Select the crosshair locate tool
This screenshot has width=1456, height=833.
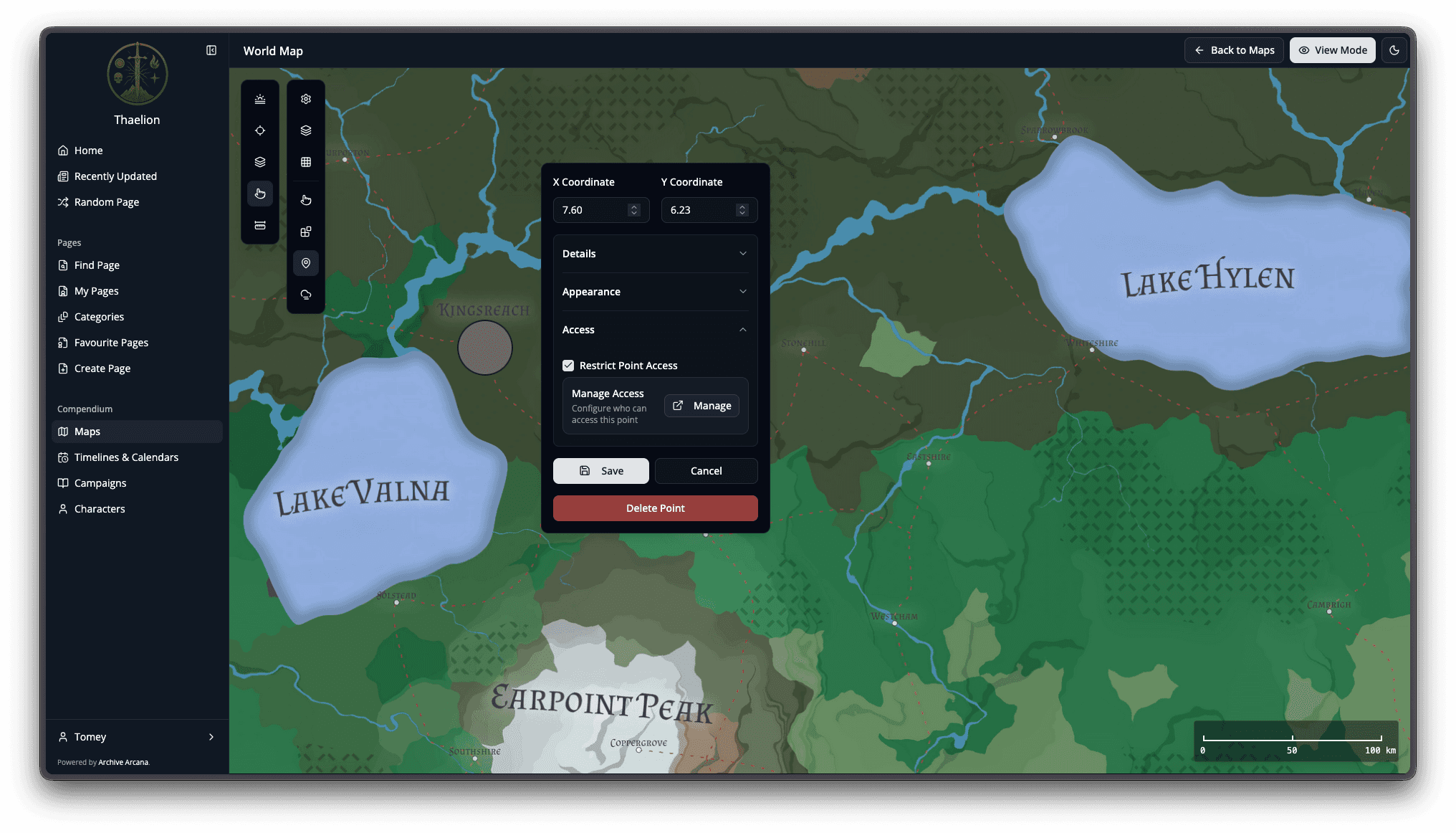(x=260, y=130)
